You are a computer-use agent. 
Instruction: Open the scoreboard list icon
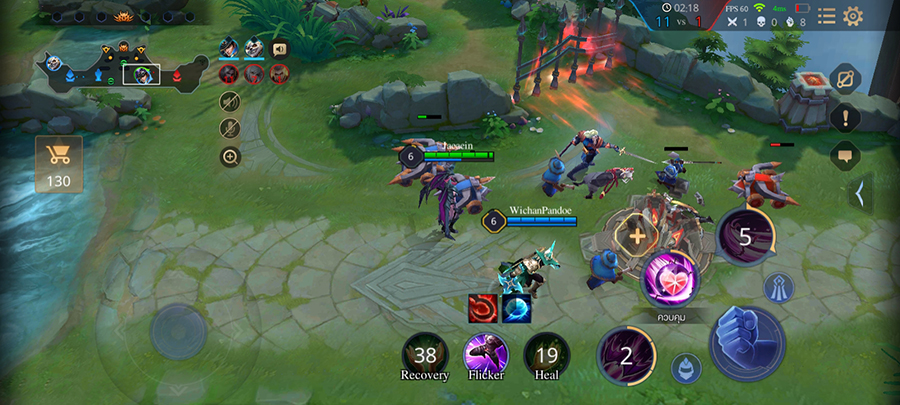(826, 16)
